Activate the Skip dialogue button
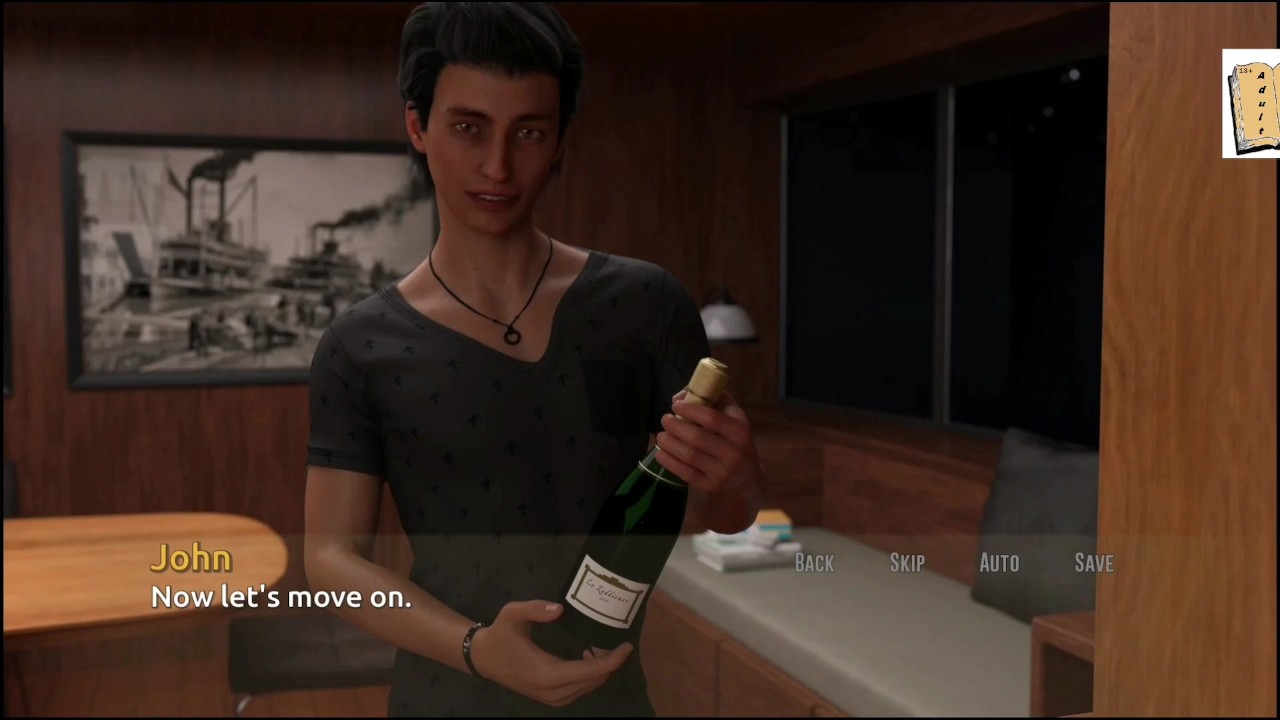 [x=907, y=563]
